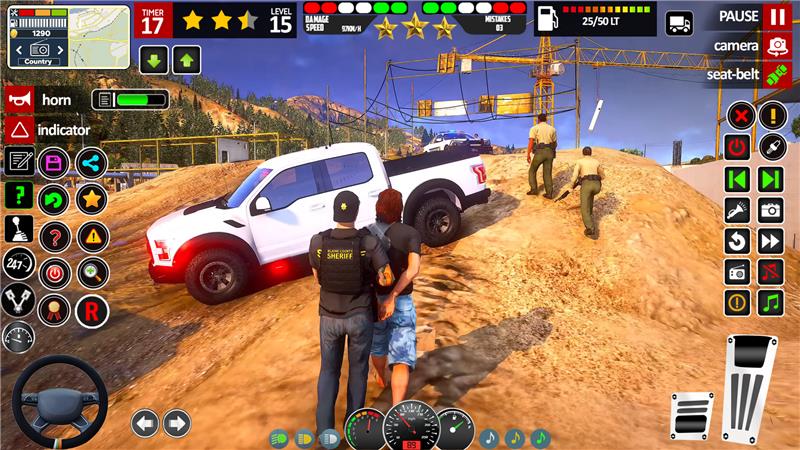Turn on the radio

pyautogui.click(x=738, y=272)
